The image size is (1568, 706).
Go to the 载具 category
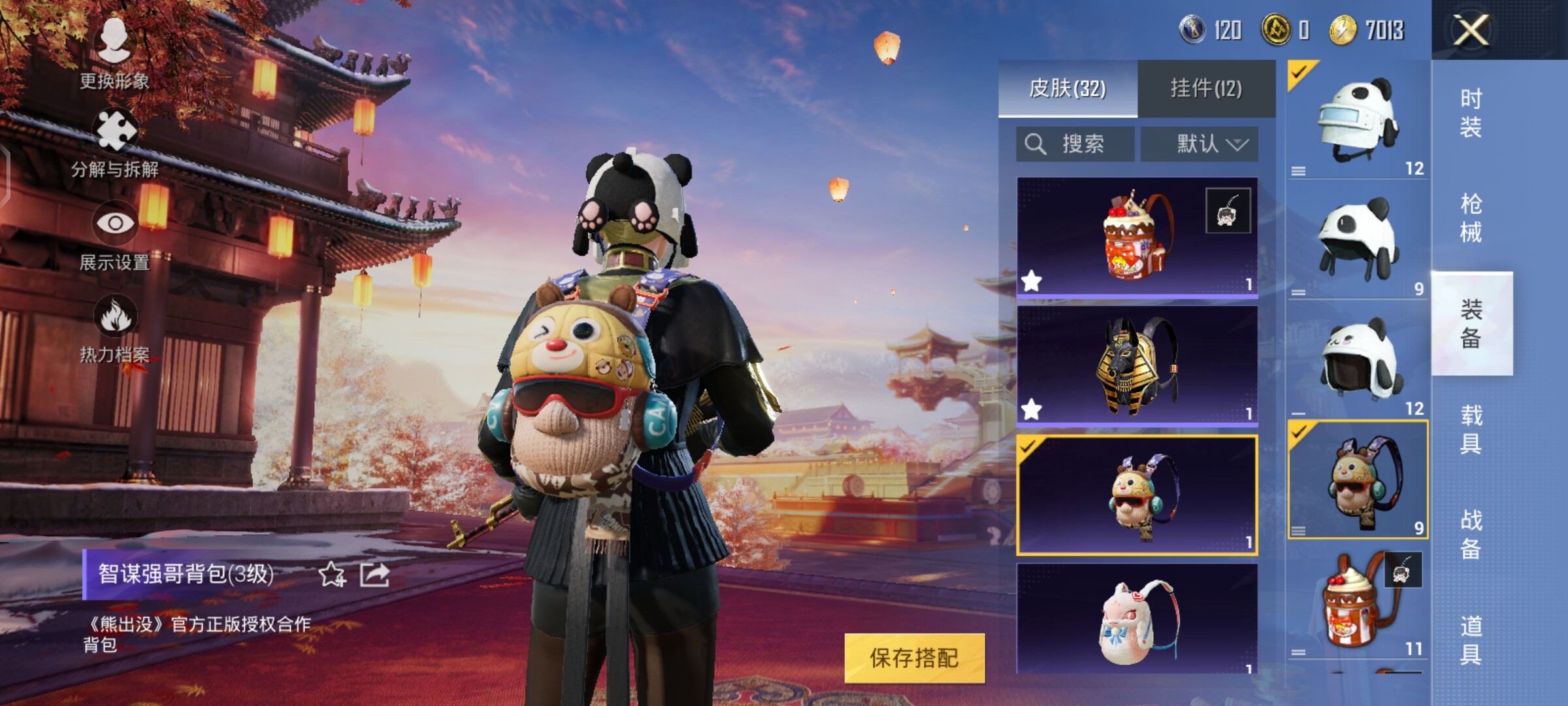click(1471, 429)
